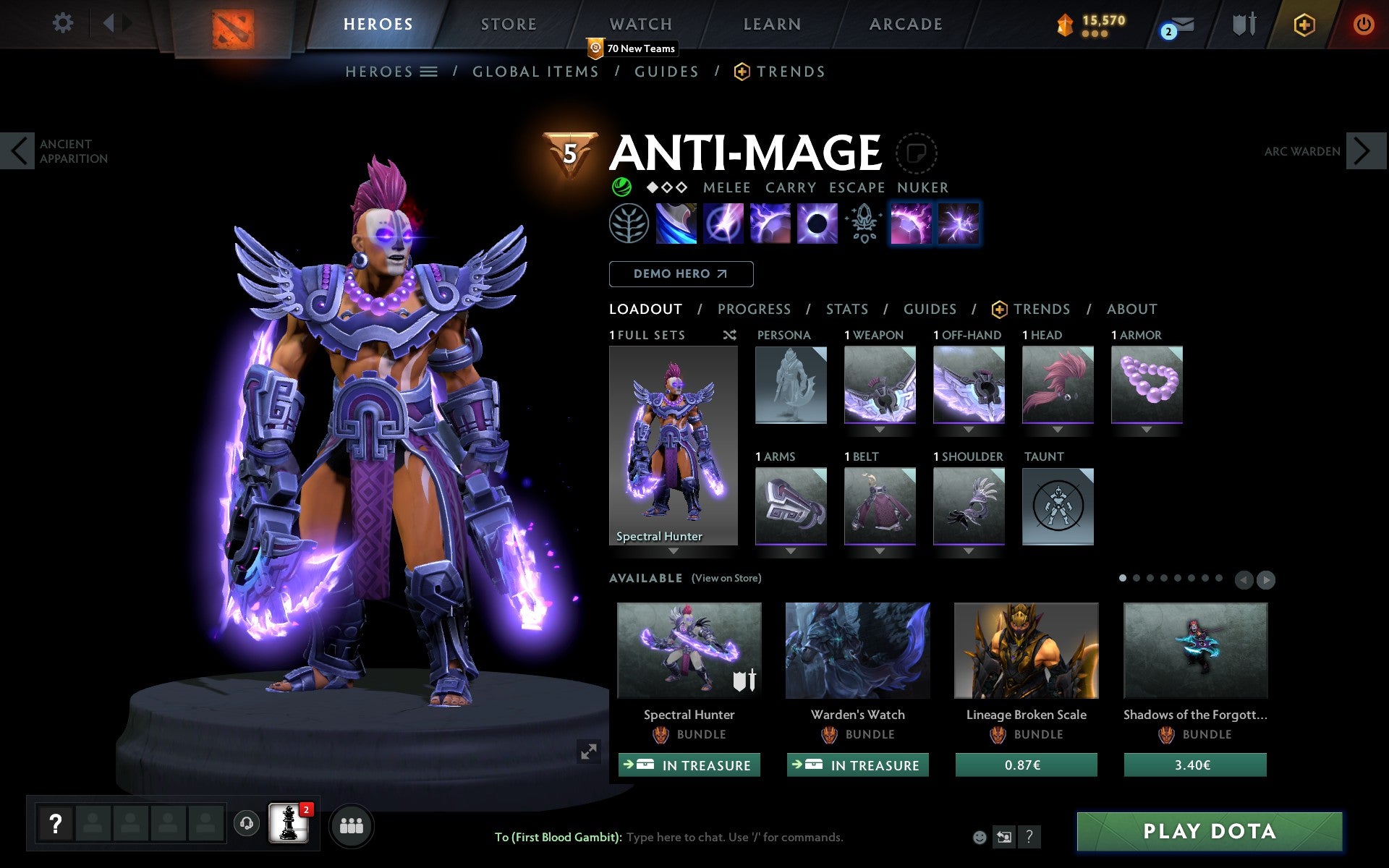This screenshot has height=868, width=1389.
Task: Open the settings gear icon
Action: click(64, 23)
